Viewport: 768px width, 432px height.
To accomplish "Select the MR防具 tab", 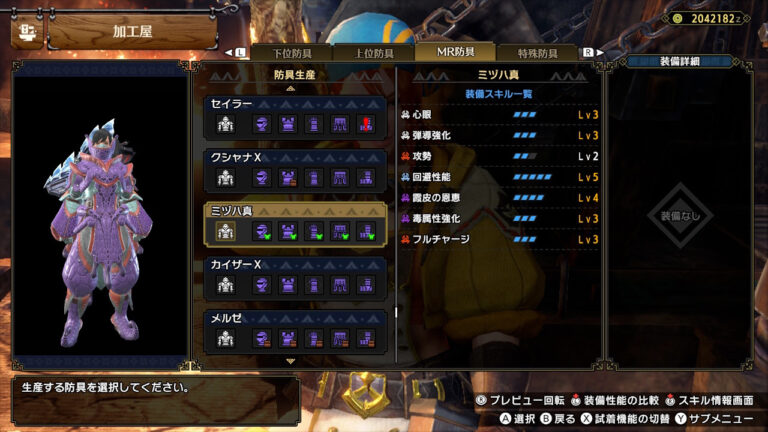I will click(457, 52).
